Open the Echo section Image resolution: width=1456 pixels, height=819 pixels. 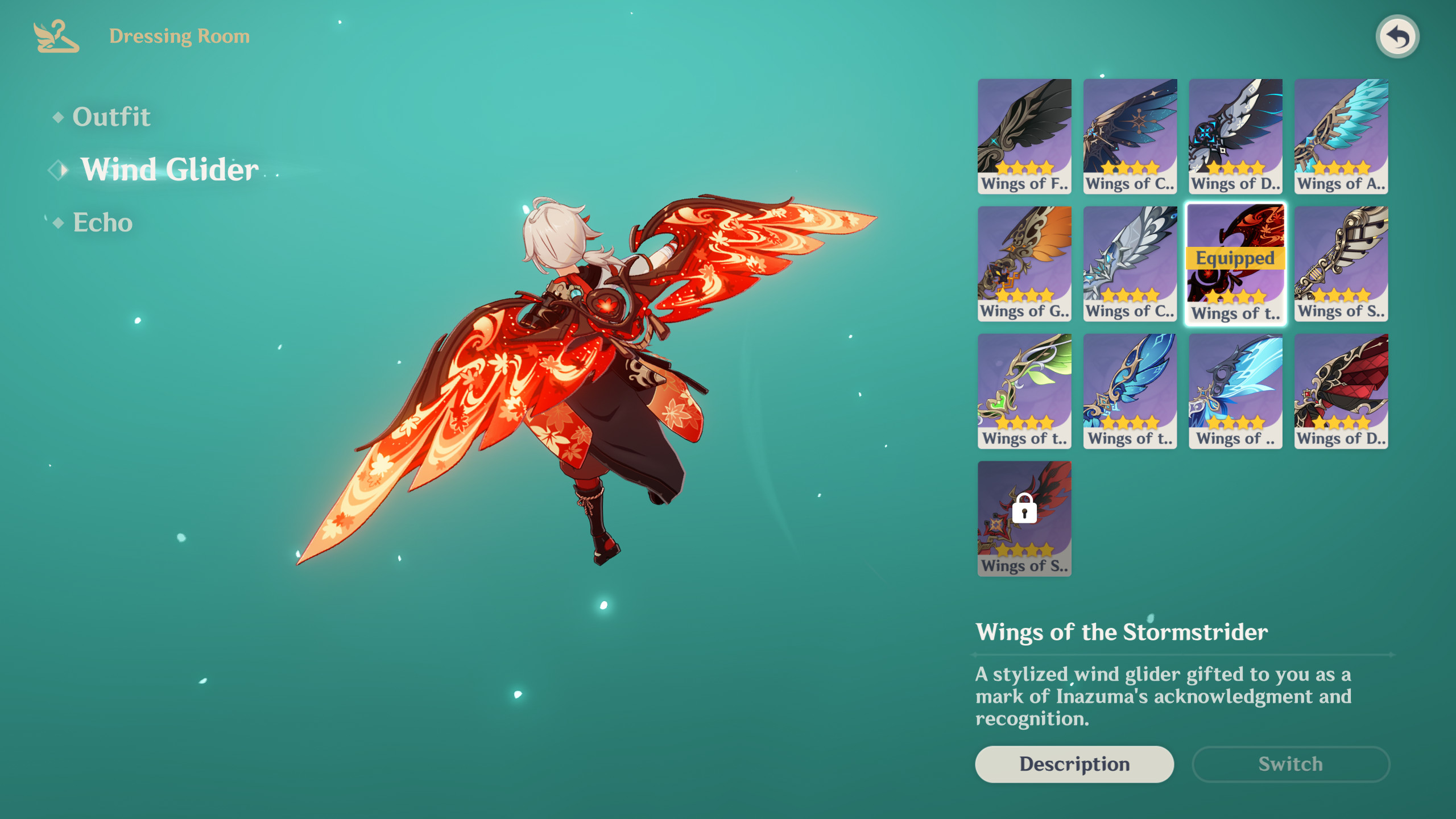102,223
